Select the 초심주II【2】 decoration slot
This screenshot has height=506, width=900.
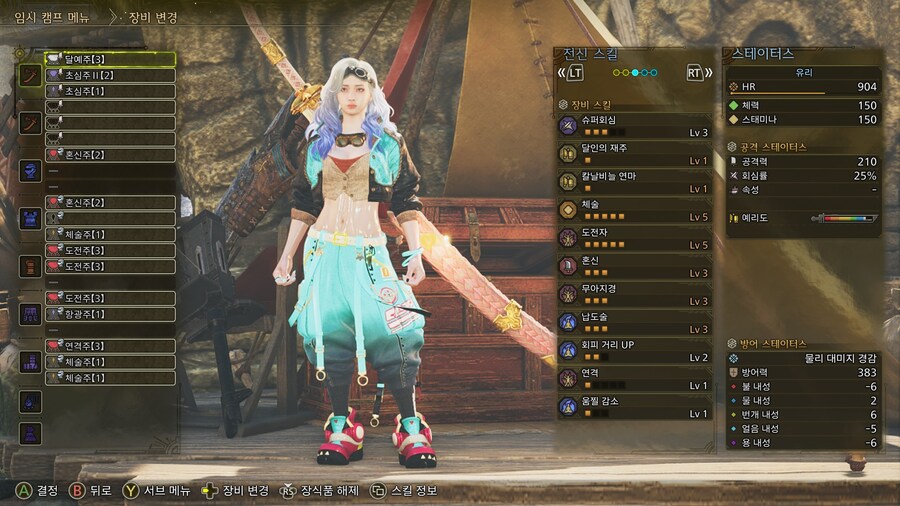tap(110, 75)
